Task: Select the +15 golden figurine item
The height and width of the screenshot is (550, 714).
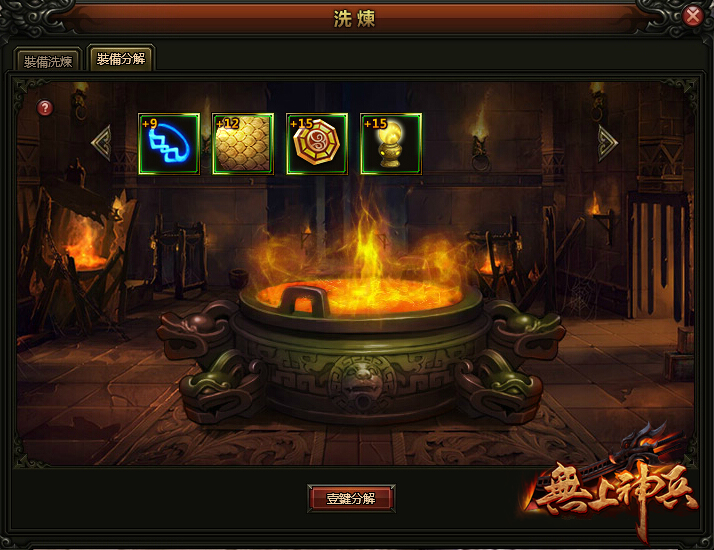Action: coord(391,144)
